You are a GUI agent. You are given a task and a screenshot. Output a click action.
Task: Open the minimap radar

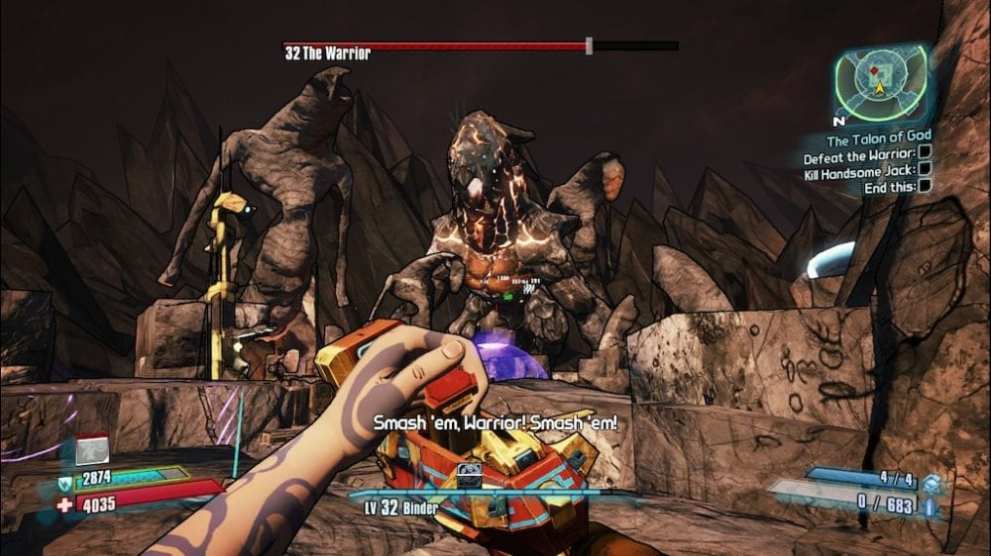click(880, 84)
